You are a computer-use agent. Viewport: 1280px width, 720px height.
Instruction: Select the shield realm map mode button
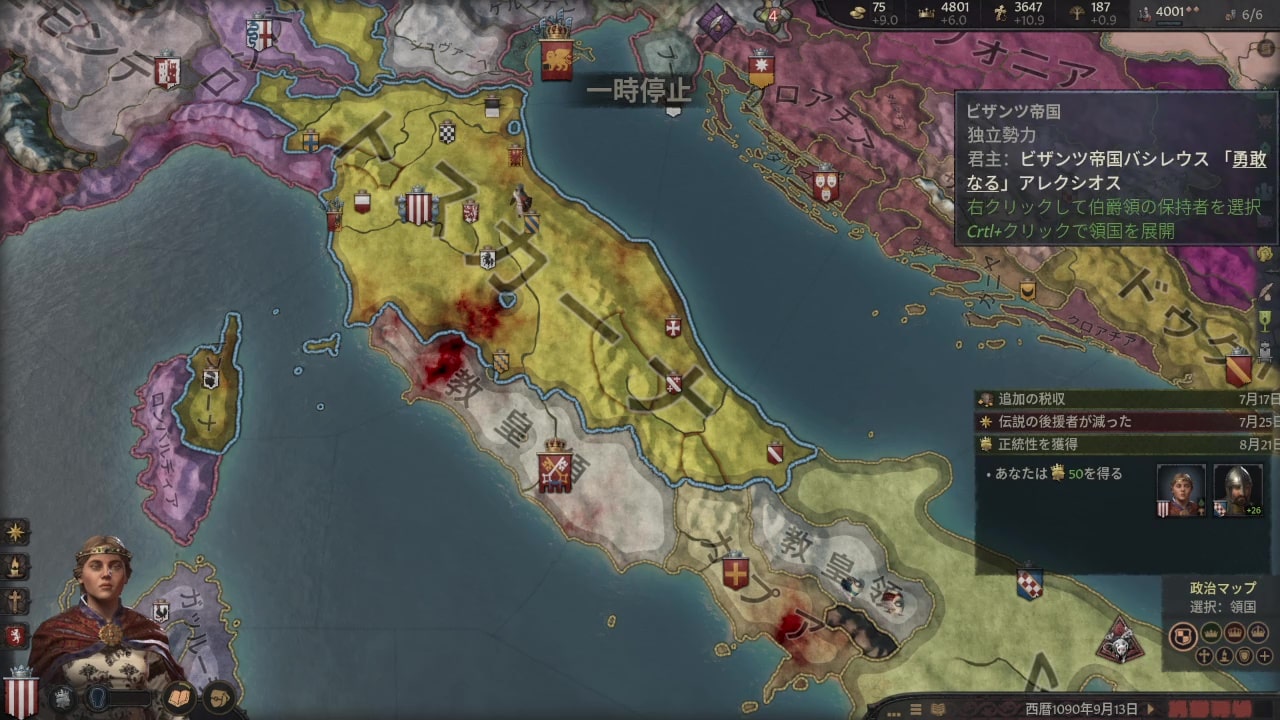1183,635
